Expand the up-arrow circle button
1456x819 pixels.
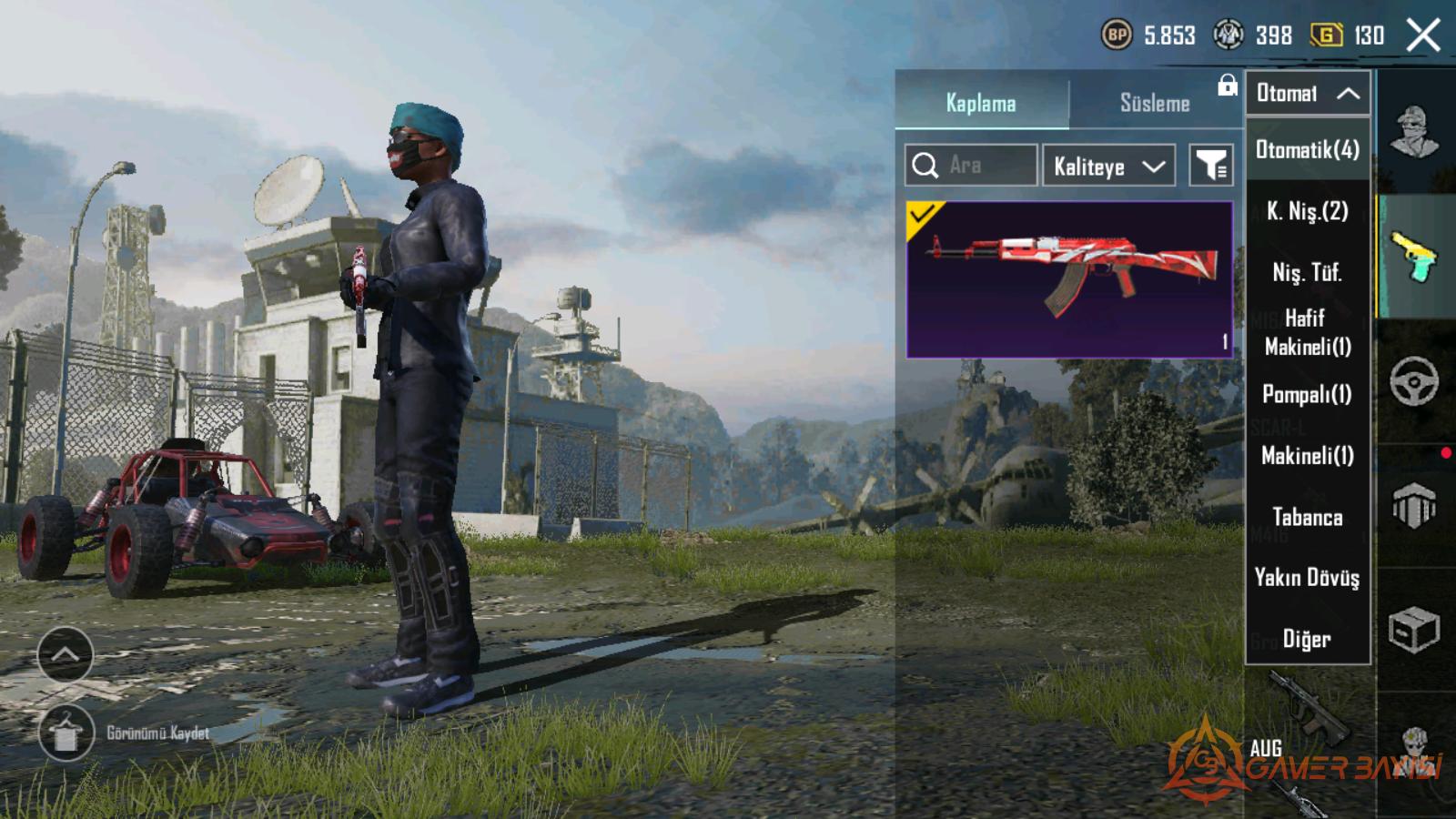tap(66, 654)
